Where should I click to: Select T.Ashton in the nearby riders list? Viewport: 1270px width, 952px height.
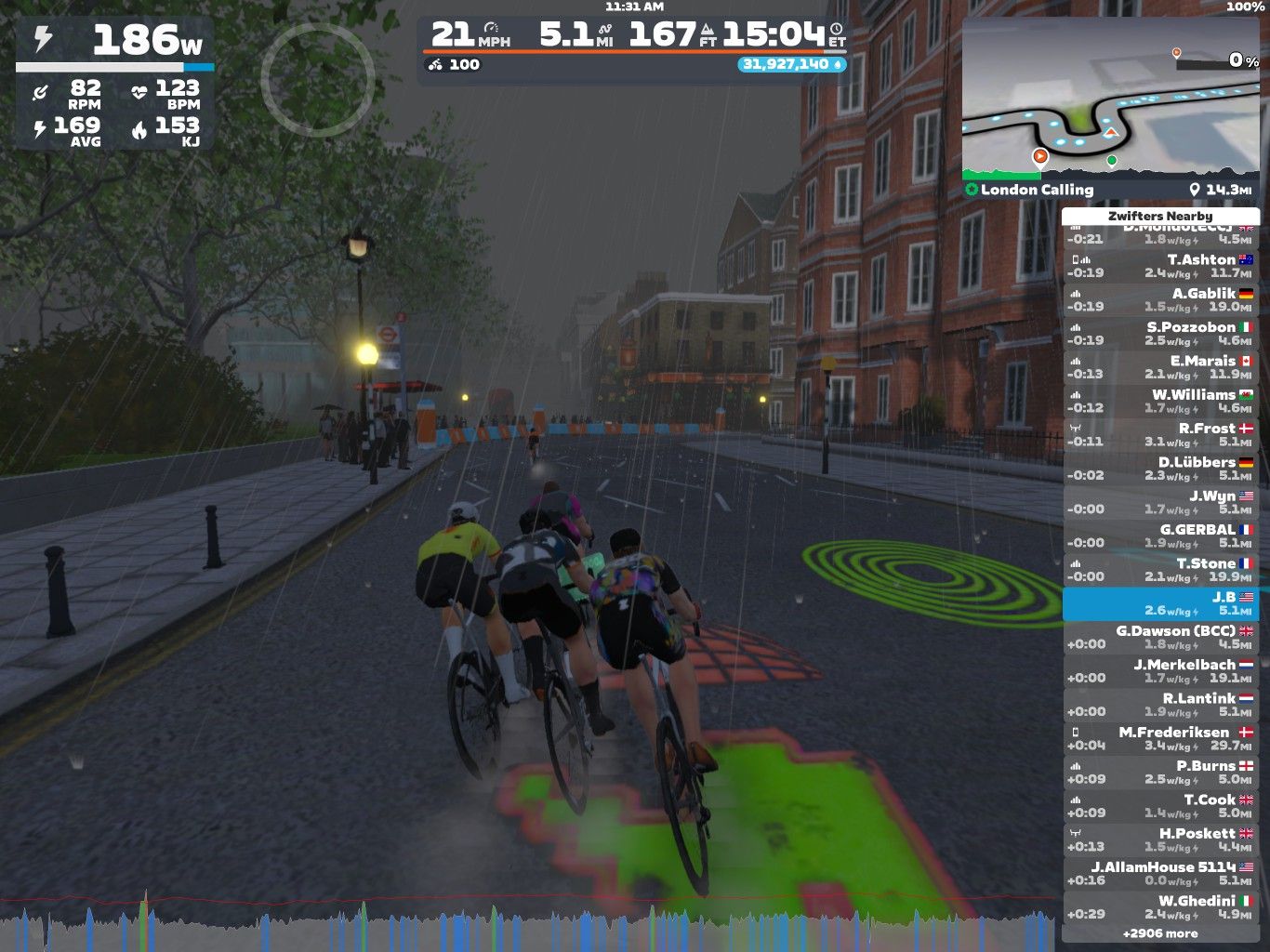1160,267
